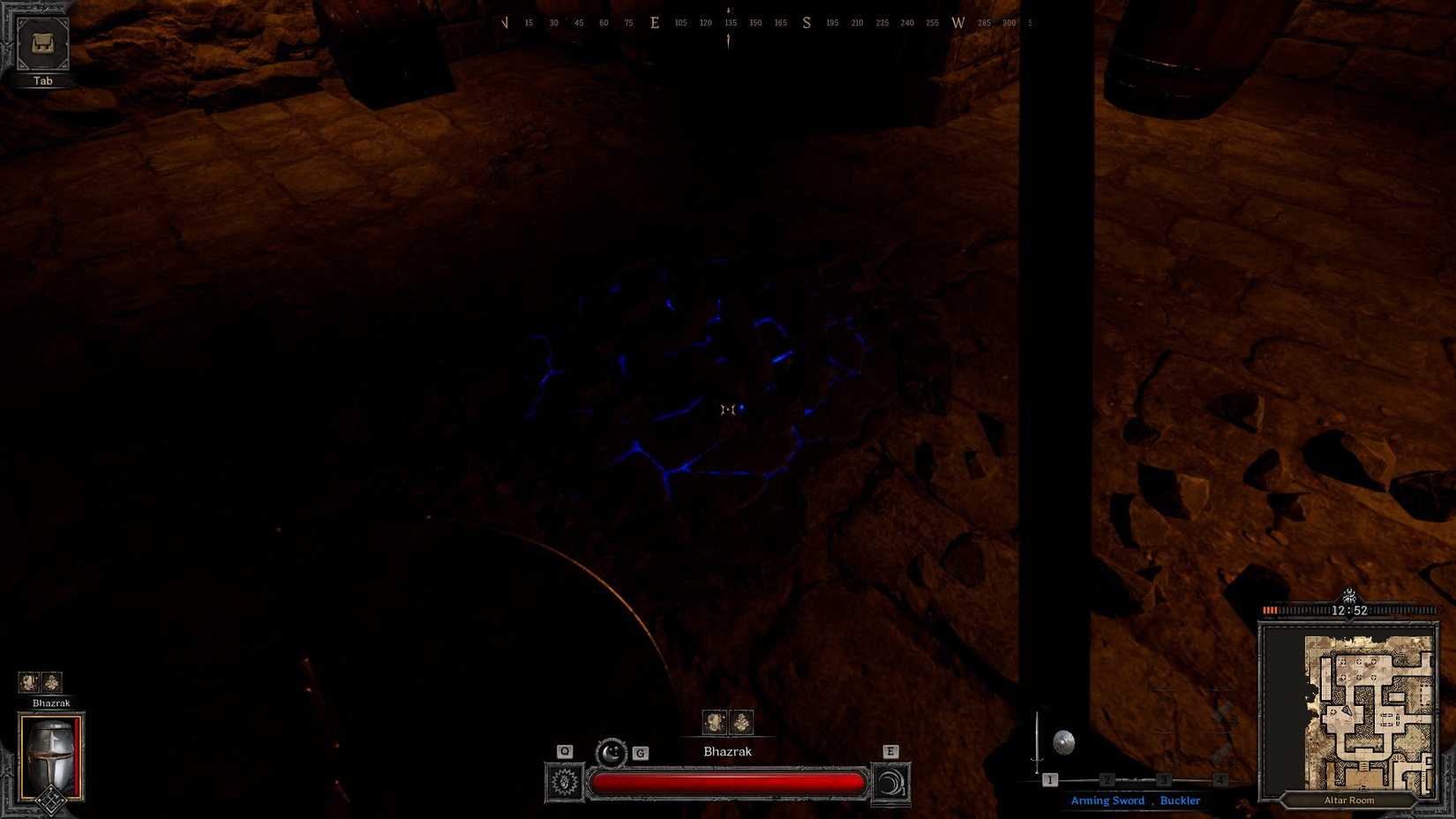This screenshot has width=1456, height=819.
Task: Activate hotbar slot 4
Action: [1220, 780]
